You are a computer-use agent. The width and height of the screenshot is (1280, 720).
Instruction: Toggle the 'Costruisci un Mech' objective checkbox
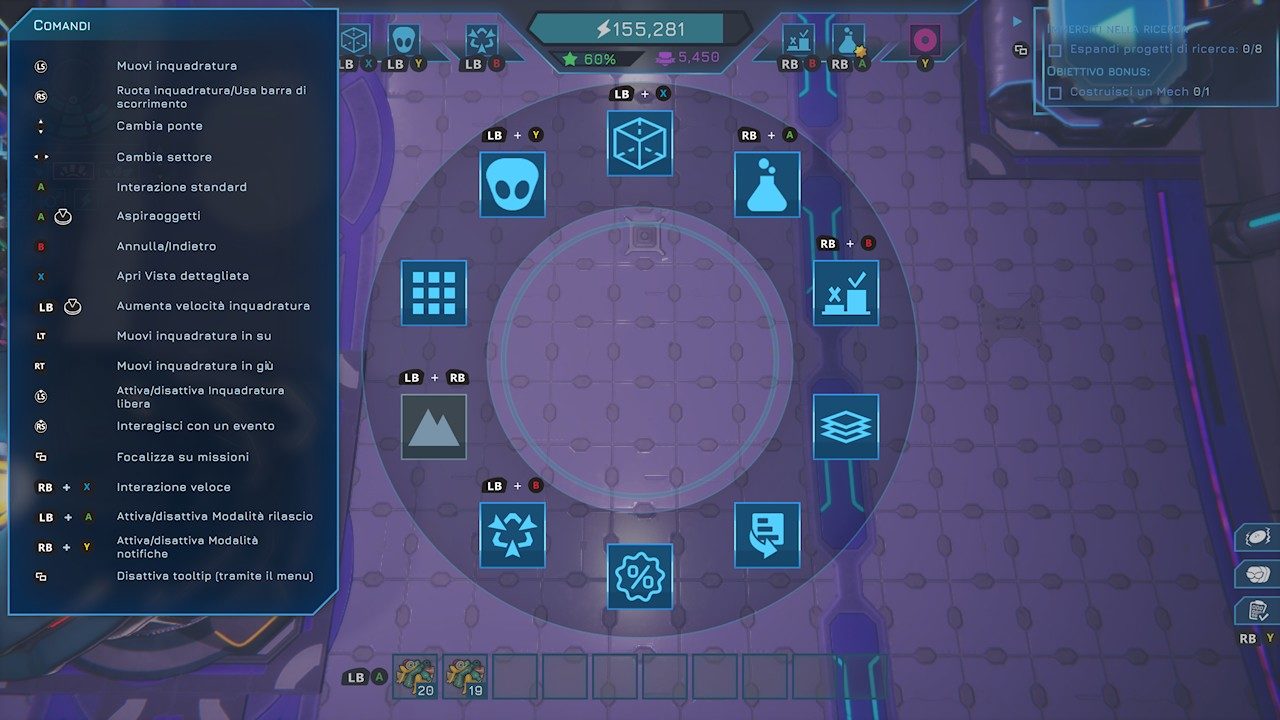(x=1054, y=92)
